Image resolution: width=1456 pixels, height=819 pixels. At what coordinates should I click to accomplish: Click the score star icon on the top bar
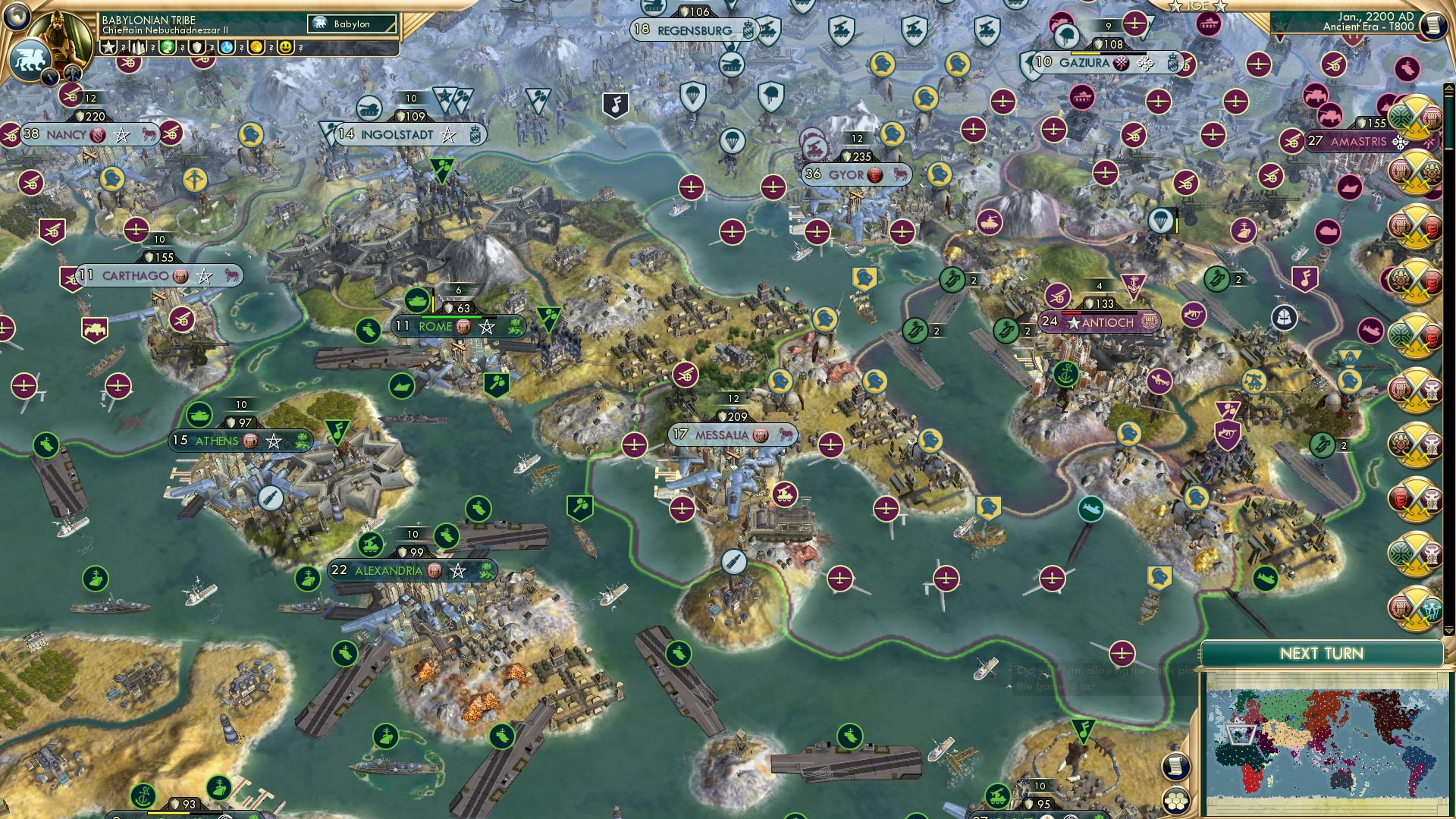pos(108,47)
